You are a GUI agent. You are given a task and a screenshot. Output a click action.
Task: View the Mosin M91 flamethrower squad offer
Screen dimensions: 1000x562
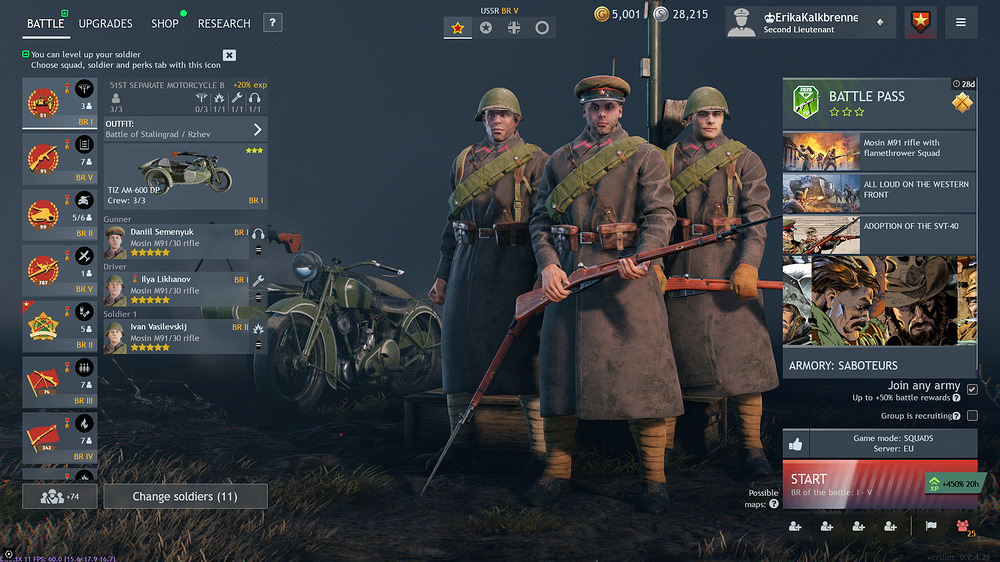coord(879,151)
